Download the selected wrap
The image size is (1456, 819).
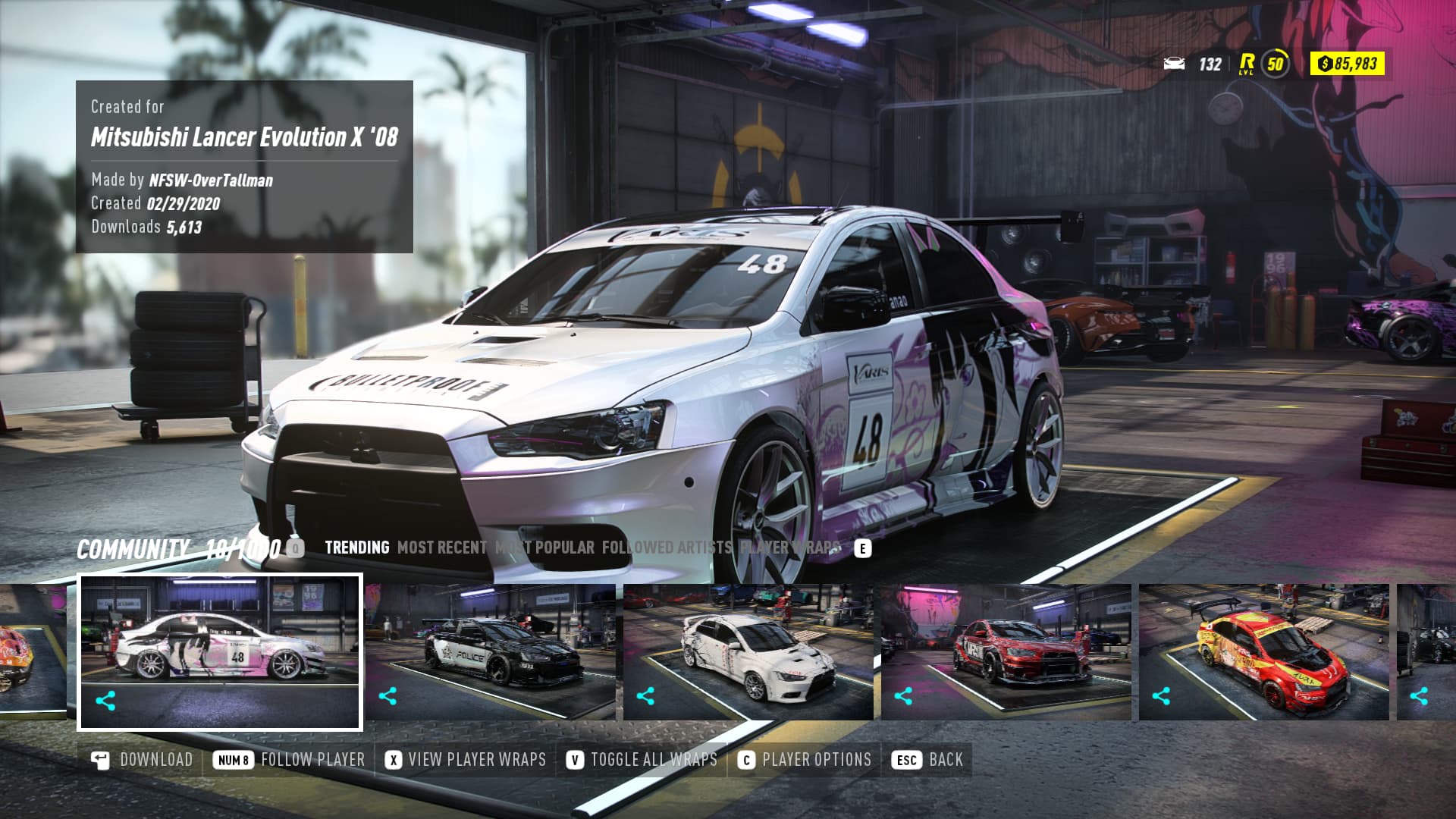[142, 760]
